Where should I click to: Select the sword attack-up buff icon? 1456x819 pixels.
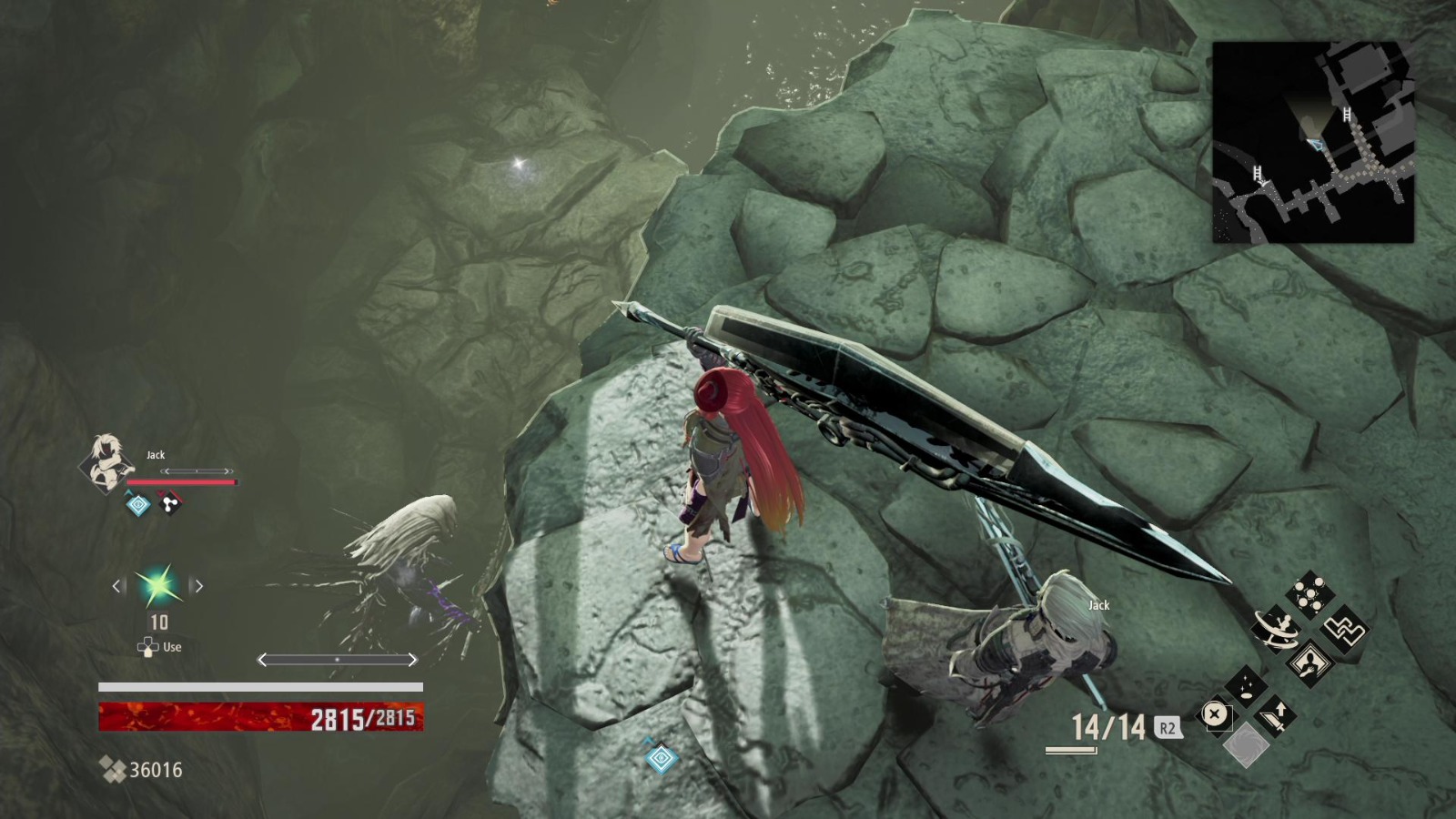click(x=1276, y=714)
